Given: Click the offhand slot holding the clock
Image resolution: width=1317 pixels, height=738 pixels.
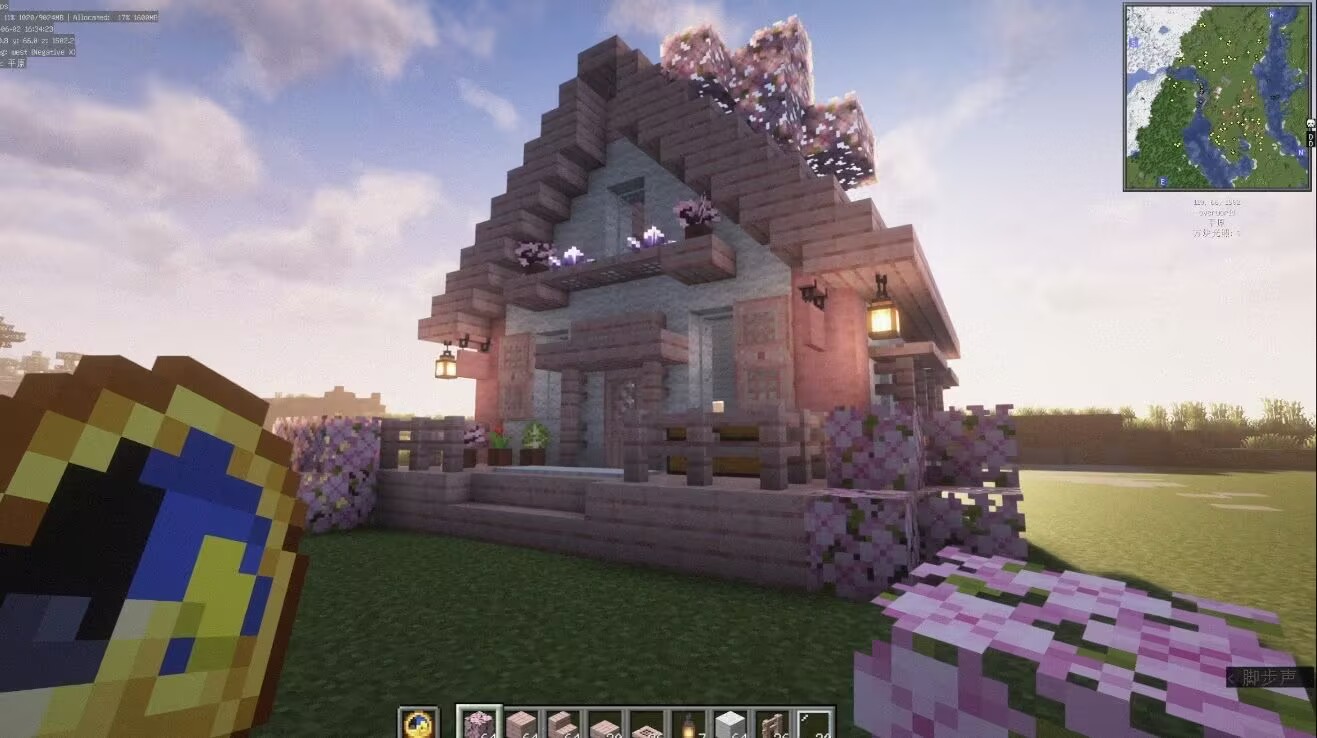Looking at the screenshot, I should click(418, 723).
